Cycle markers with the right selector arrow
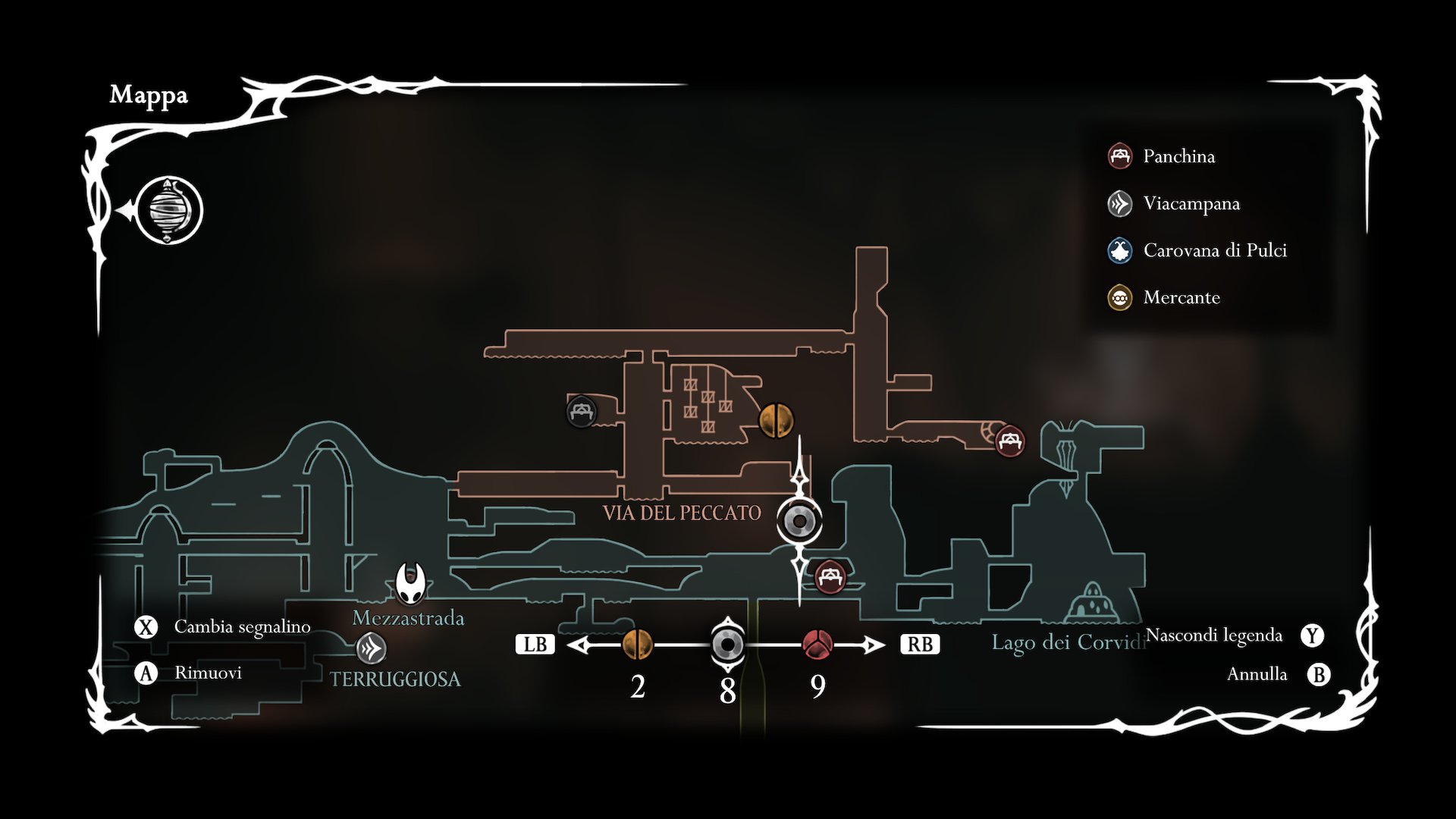 click(x=874, y=645)
